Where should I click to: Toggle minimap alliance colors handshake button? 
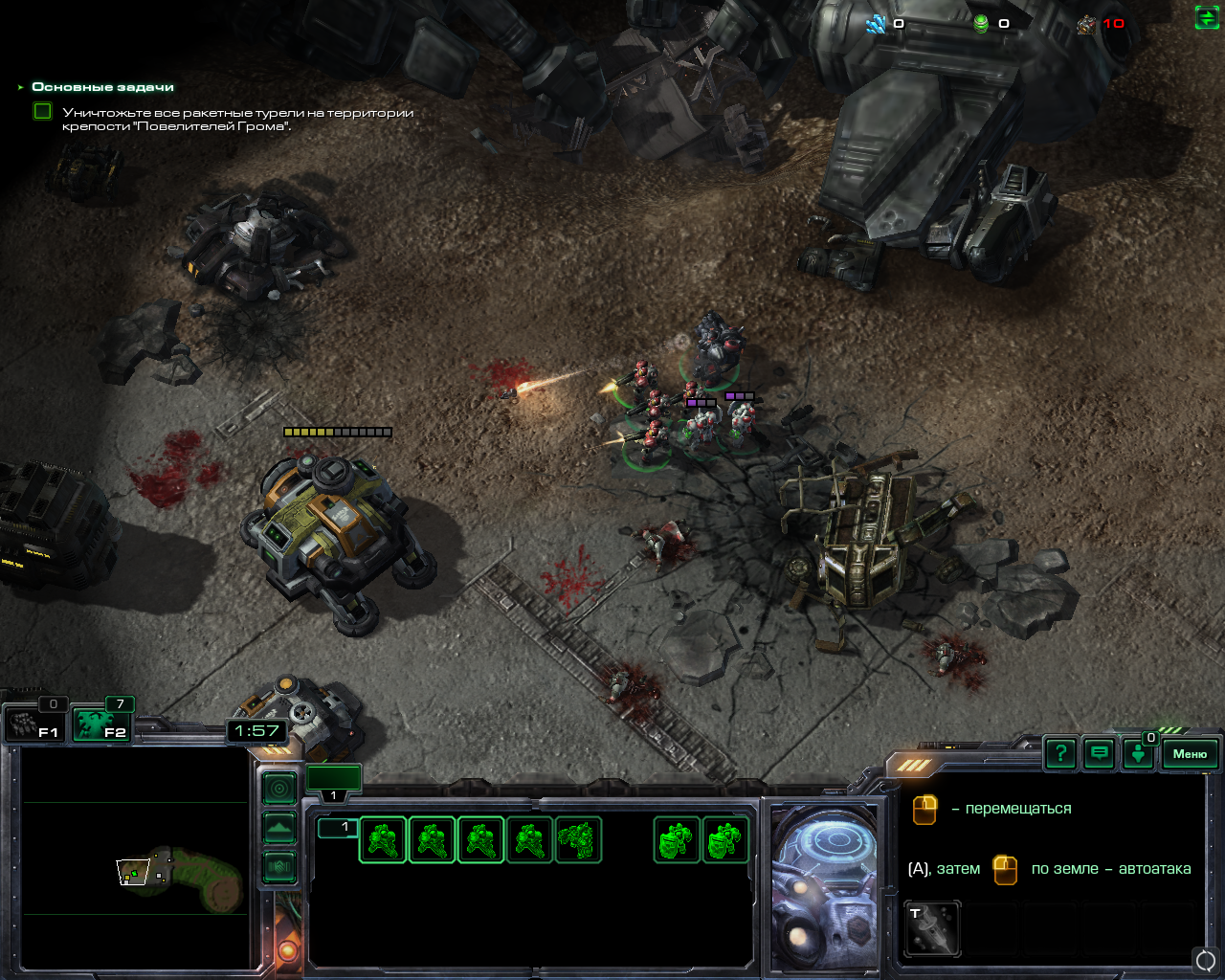279,867
